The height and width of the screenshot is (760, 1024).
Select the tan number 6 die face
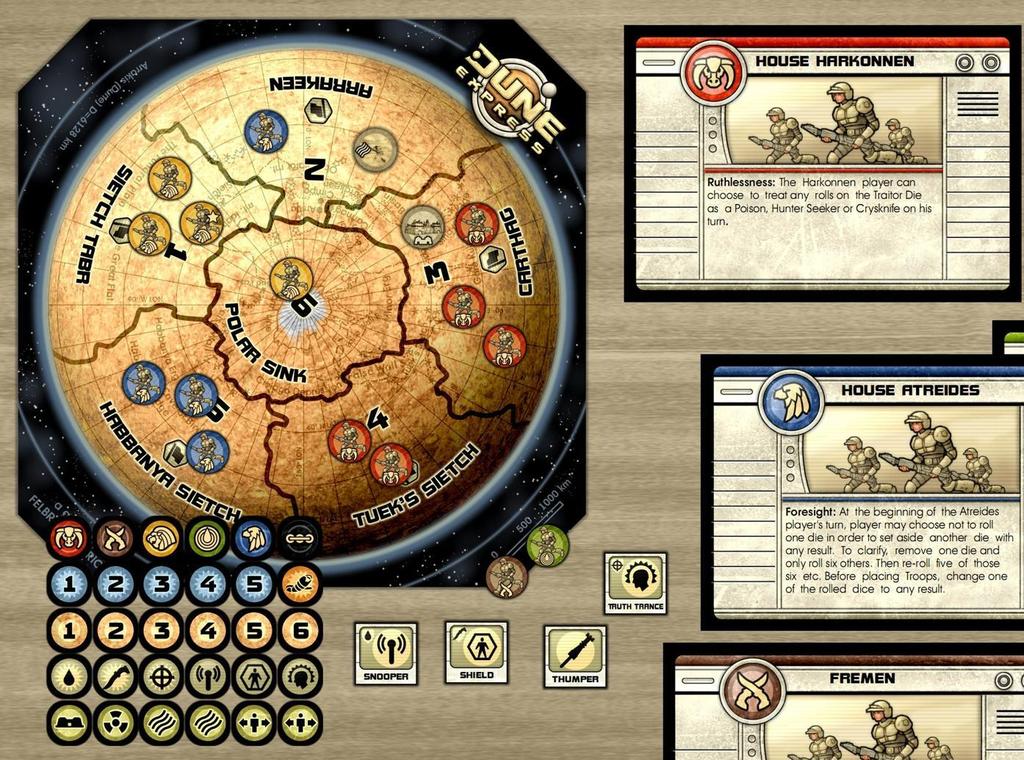tap(299, 630)
